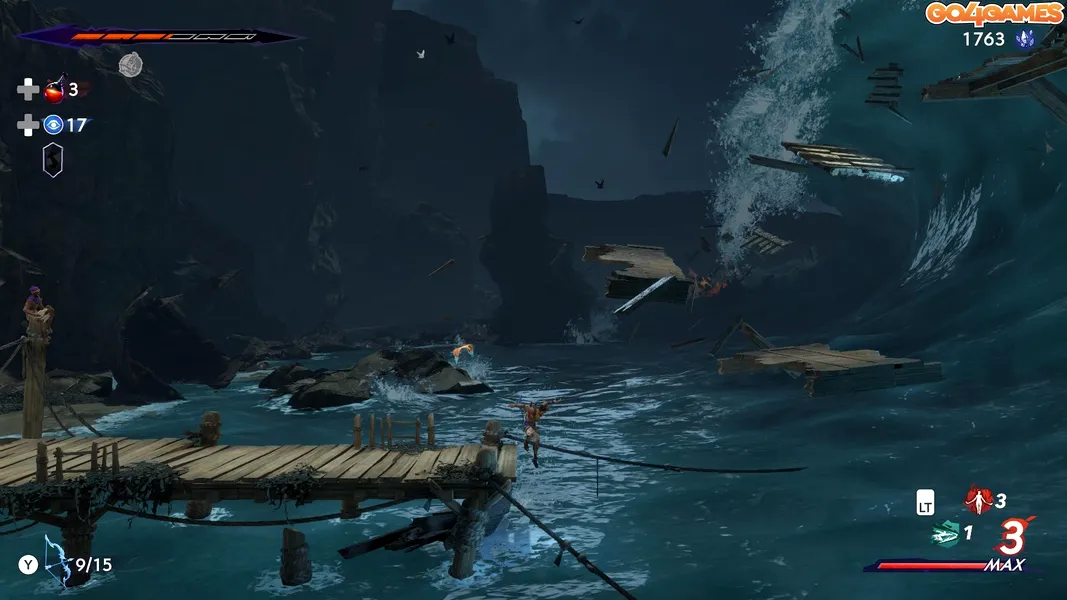This screenshot has width=1067, height=600.
Task: Click the grey coin icon below health bar
Action: [131, 65]
